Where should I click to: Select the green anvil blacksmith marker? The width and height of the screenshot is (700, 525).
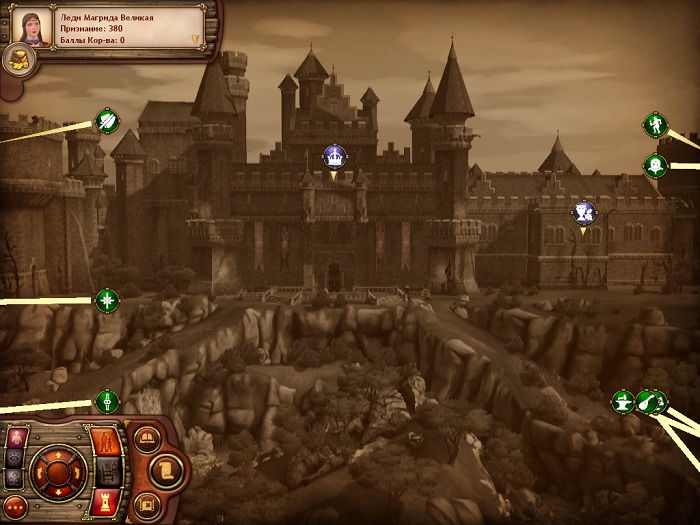(x=623, y=402)
